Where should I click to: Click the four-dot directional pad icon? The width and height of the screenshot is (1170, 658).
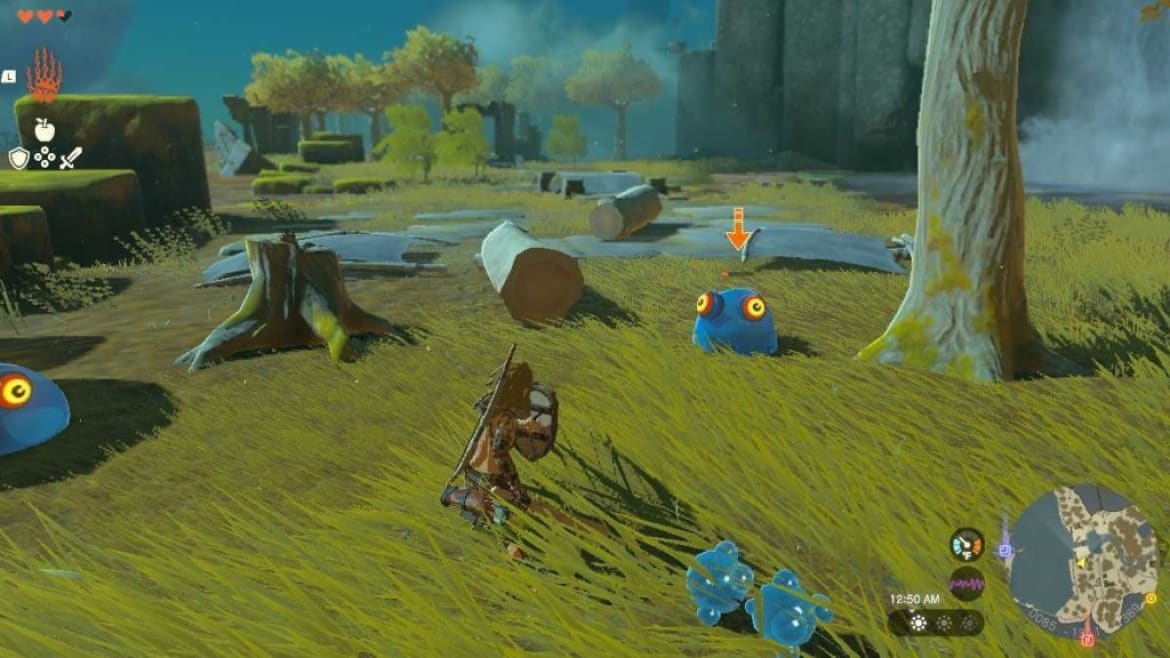pyautogui.click(x=45, y=158)
